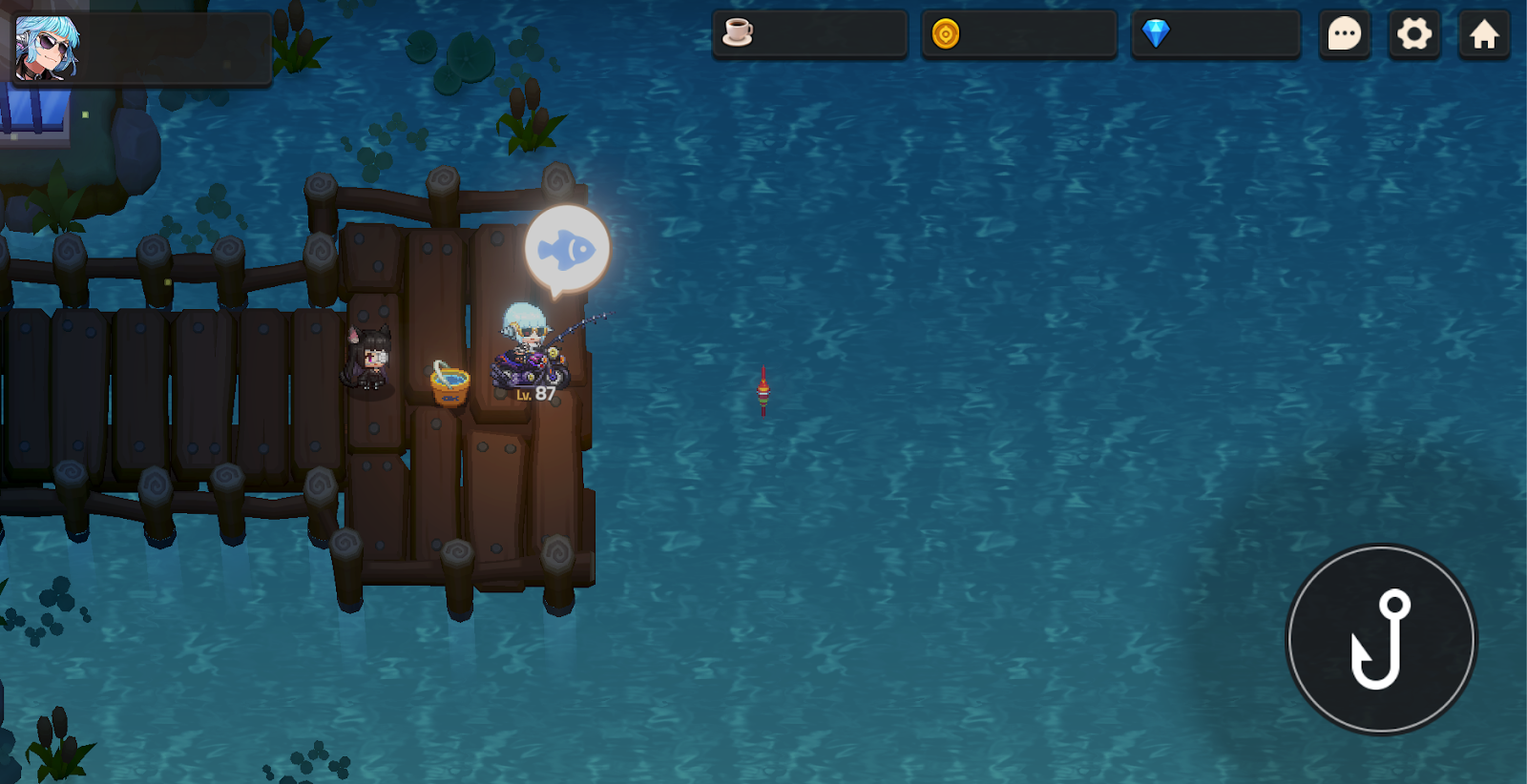Select the player portrait avatar
The width and height of the screenshot is (1527, 784).
tap(46, 48)
